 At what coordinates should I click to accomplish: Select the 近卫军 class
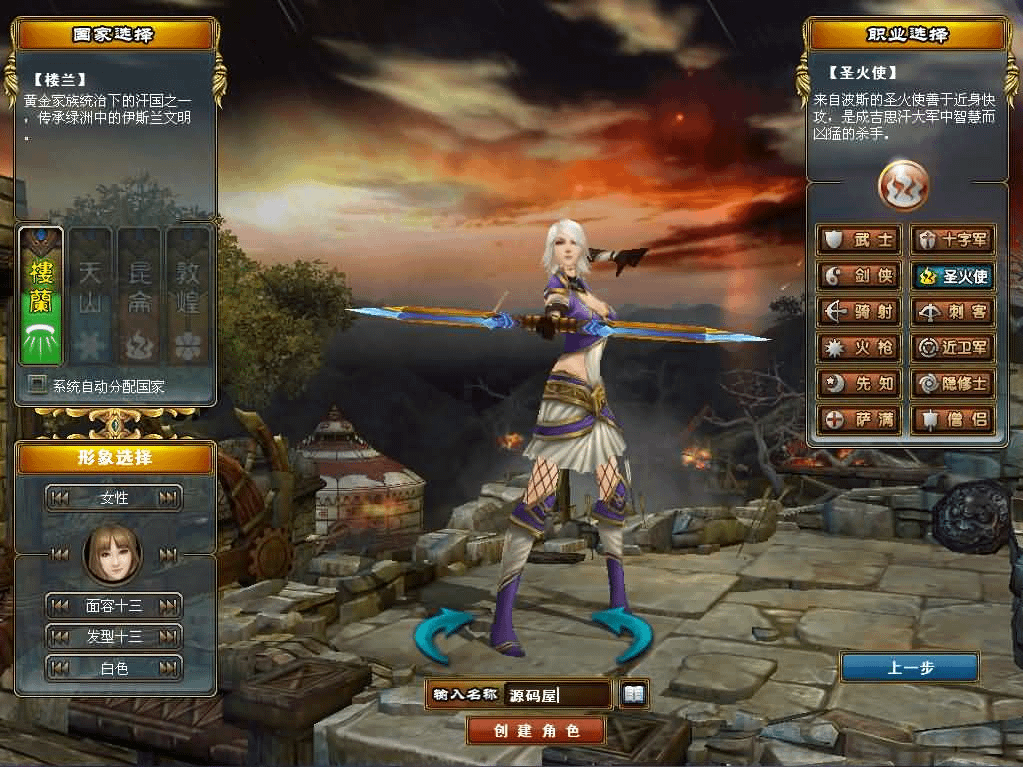tap(952, 348)
